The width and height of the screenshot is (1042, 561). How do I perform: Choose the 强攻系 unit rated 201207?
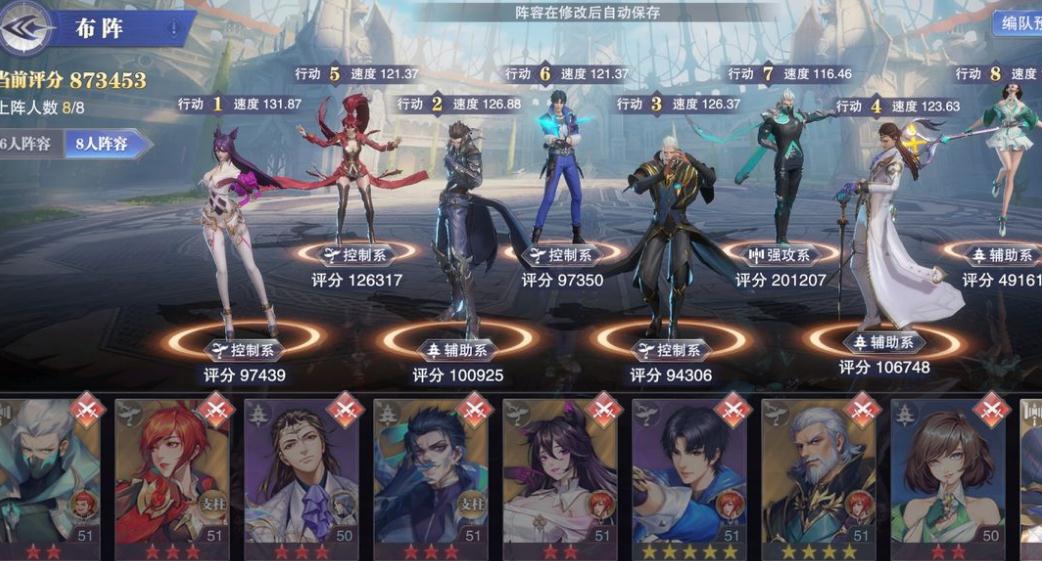[x=786, y=170]
